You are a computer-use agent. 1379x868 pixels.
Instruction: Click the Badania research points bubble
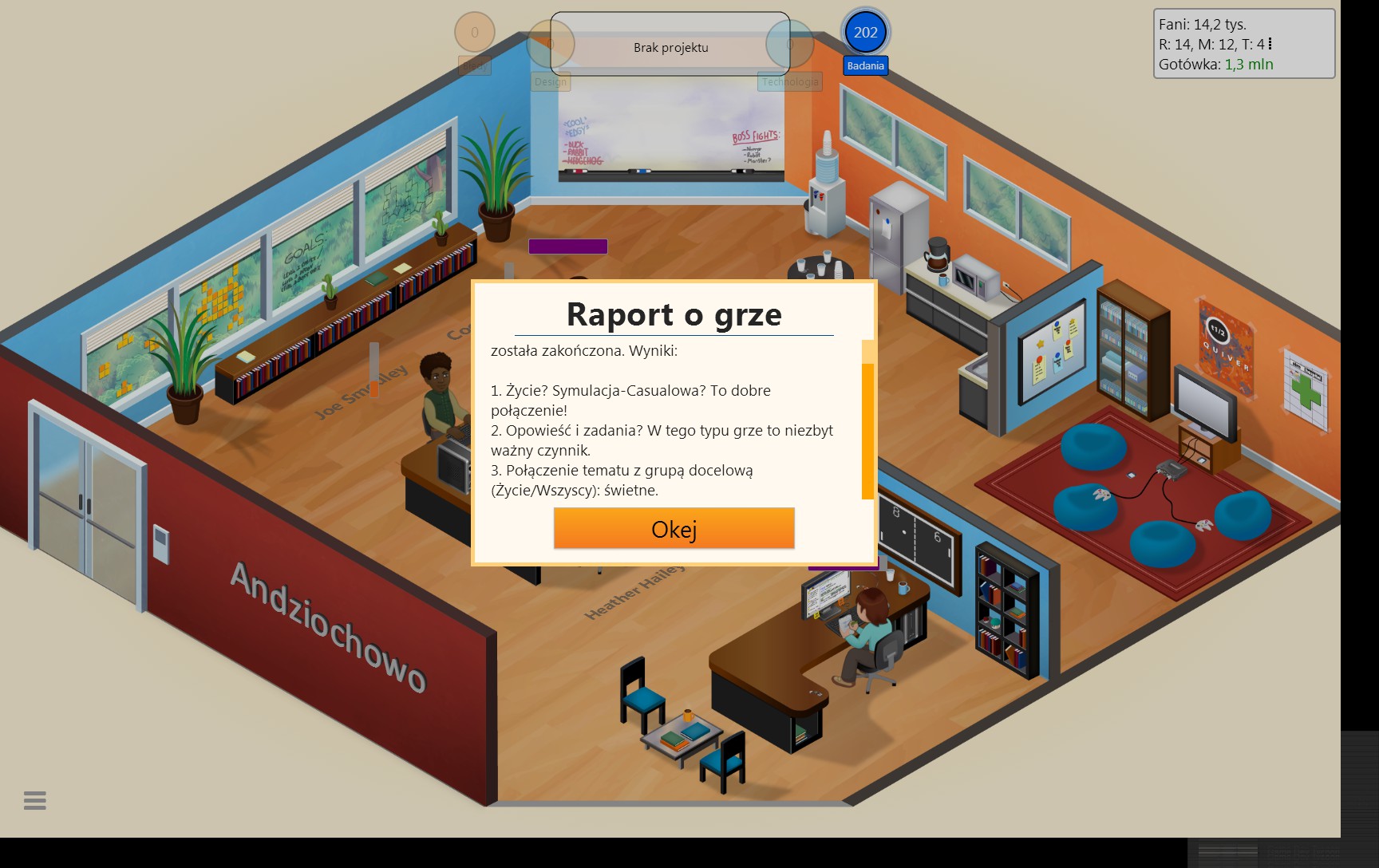865,34
